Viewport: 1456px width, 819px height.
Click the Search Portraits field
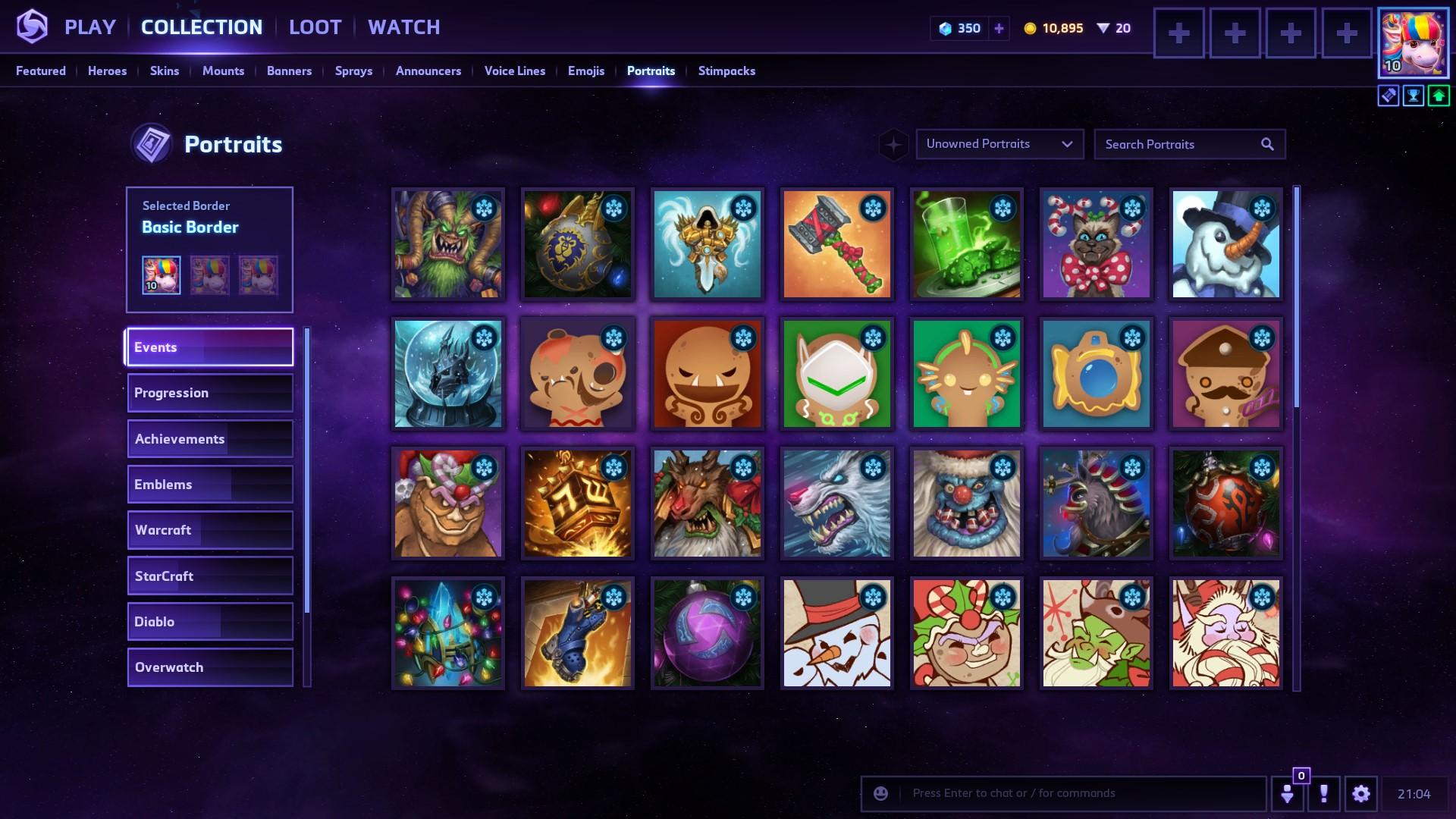pyautogui.click(x=1179, y=144)
